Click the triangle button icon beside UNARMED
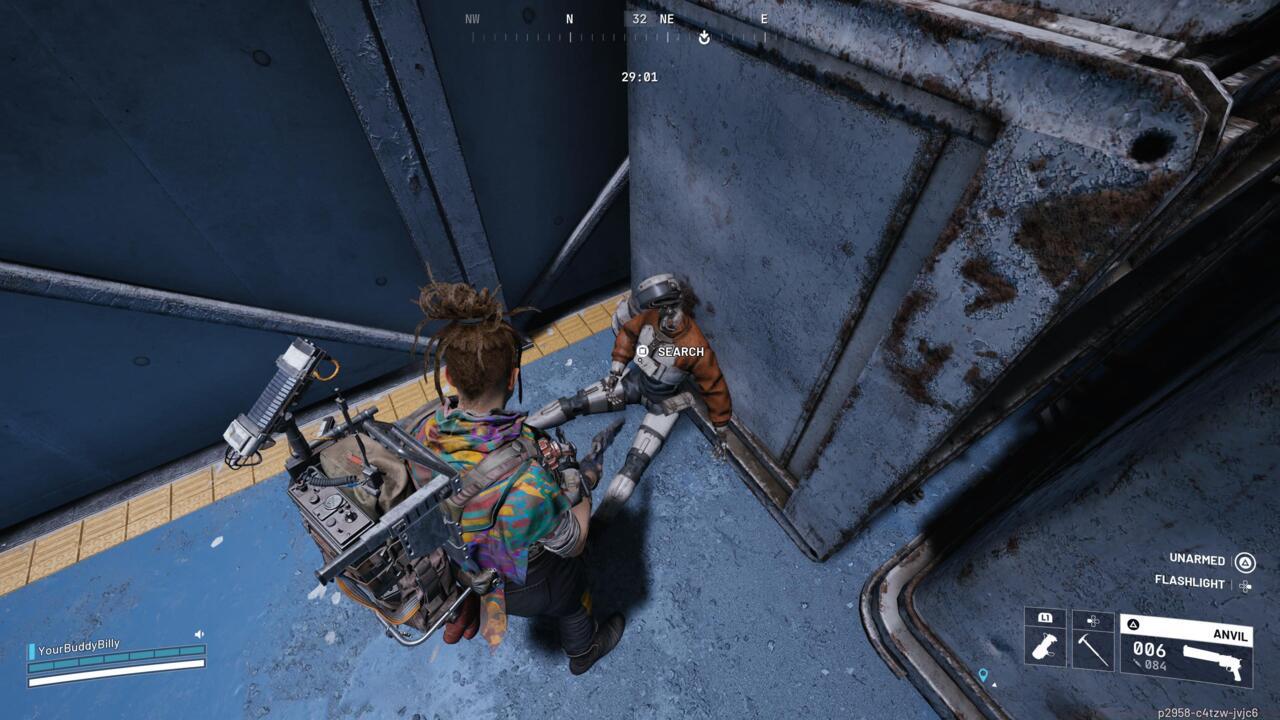The width and height of the screenshot is (1280, 720). click(x=1245, y=561)
